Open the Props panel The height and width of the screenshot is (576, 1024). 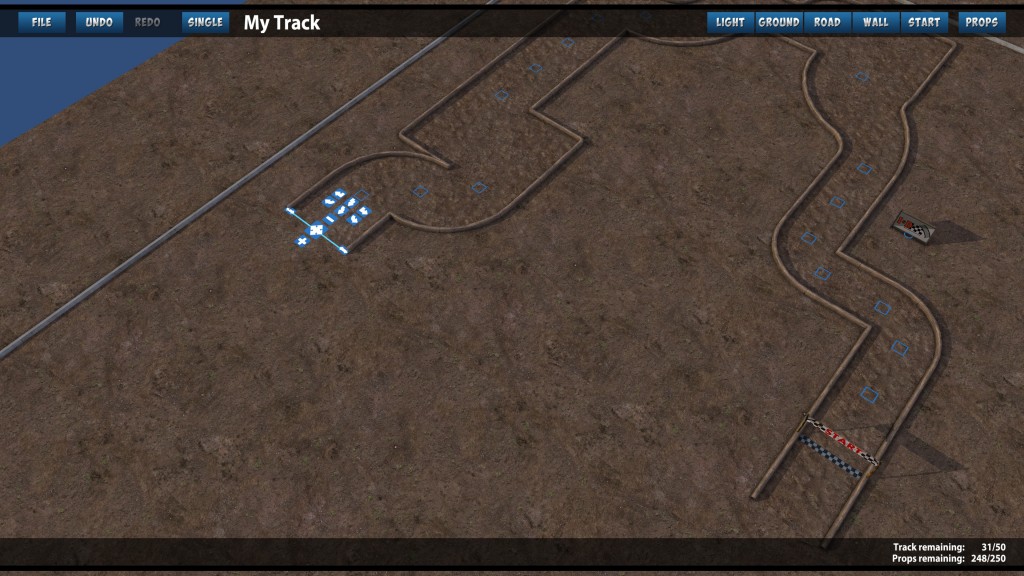tap(981, 22)
